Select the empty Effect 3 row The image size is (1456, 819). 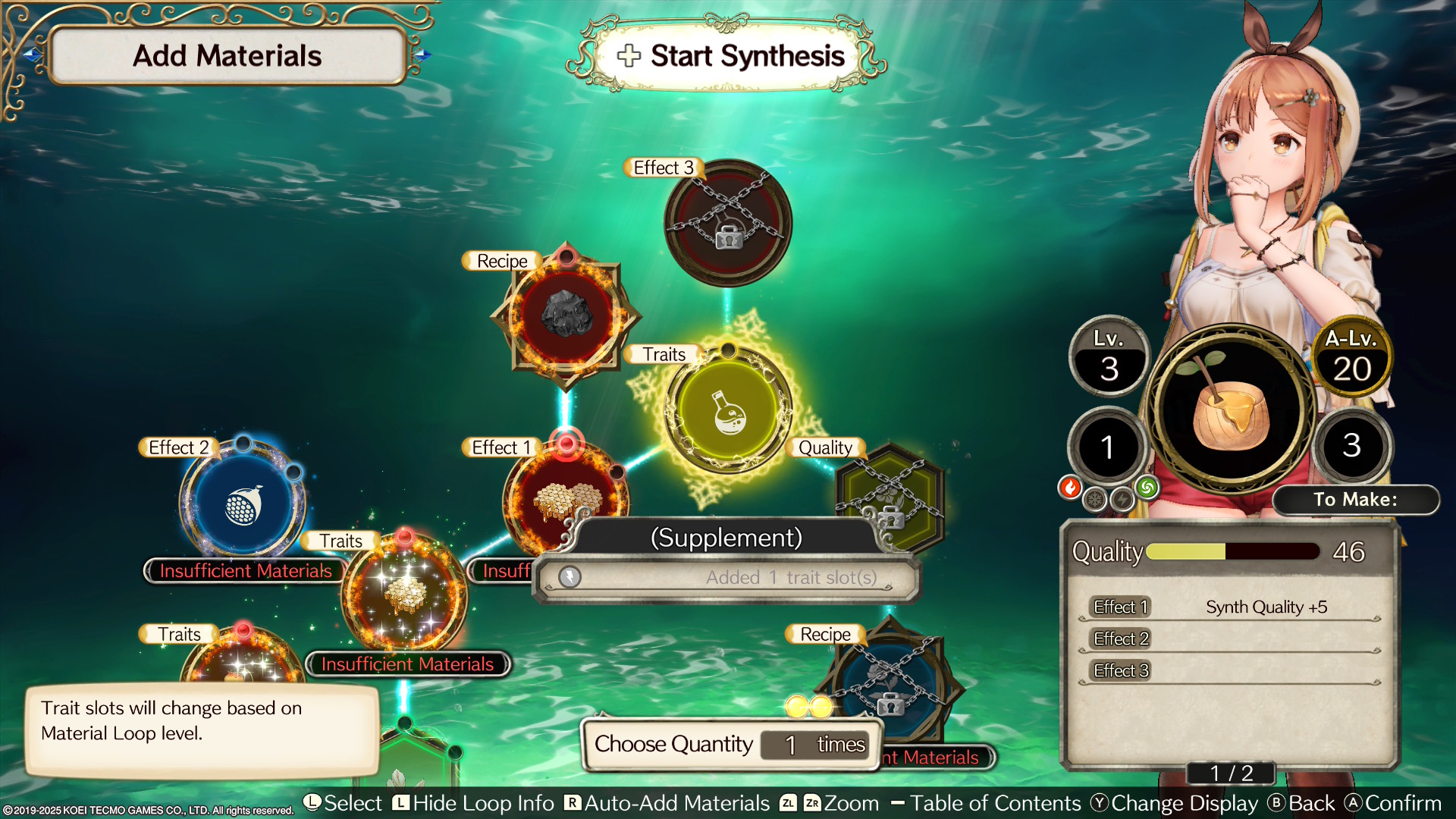click(x=1228, y=671)
